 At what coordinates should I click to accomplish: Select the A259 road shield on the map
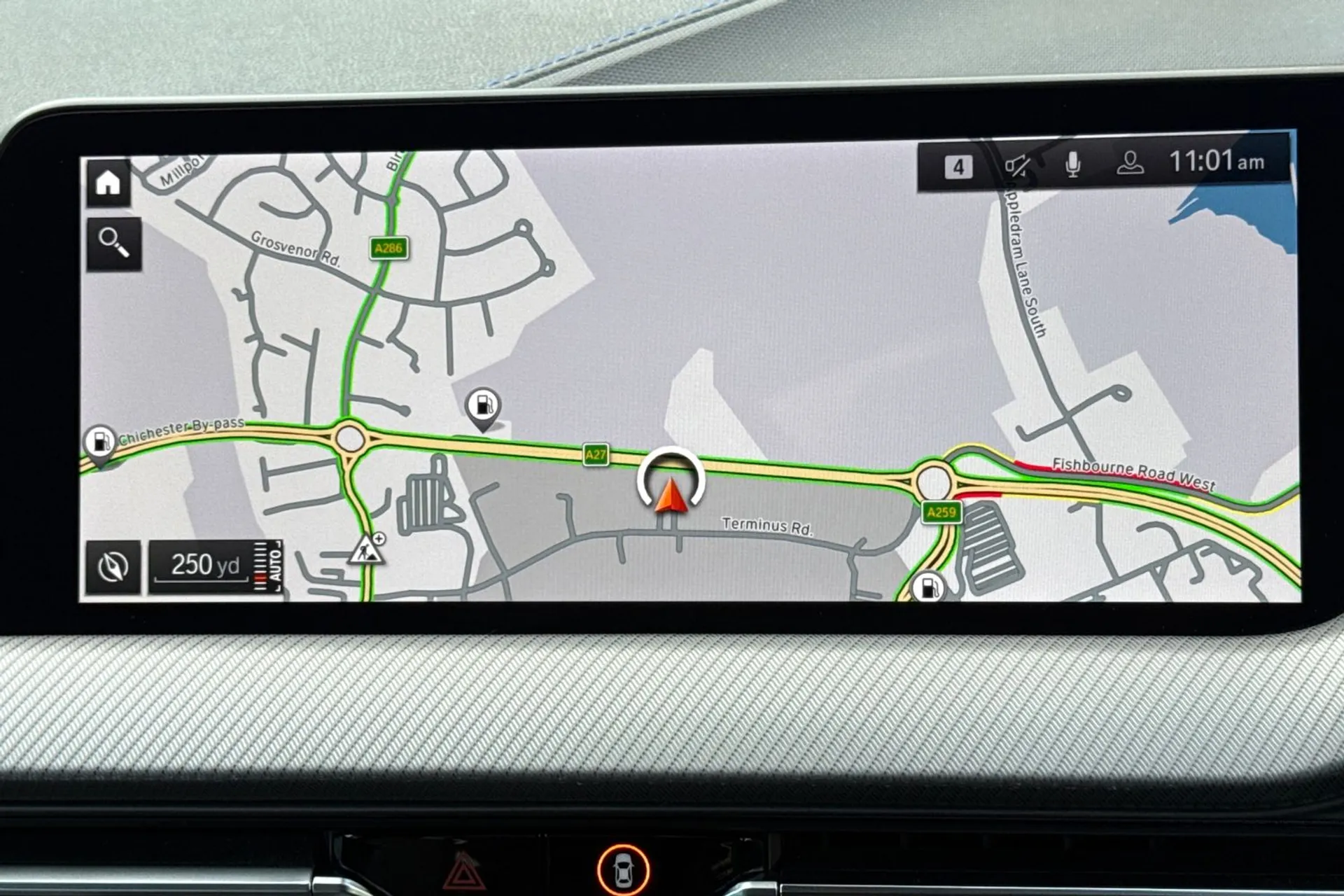click(941, 512)
